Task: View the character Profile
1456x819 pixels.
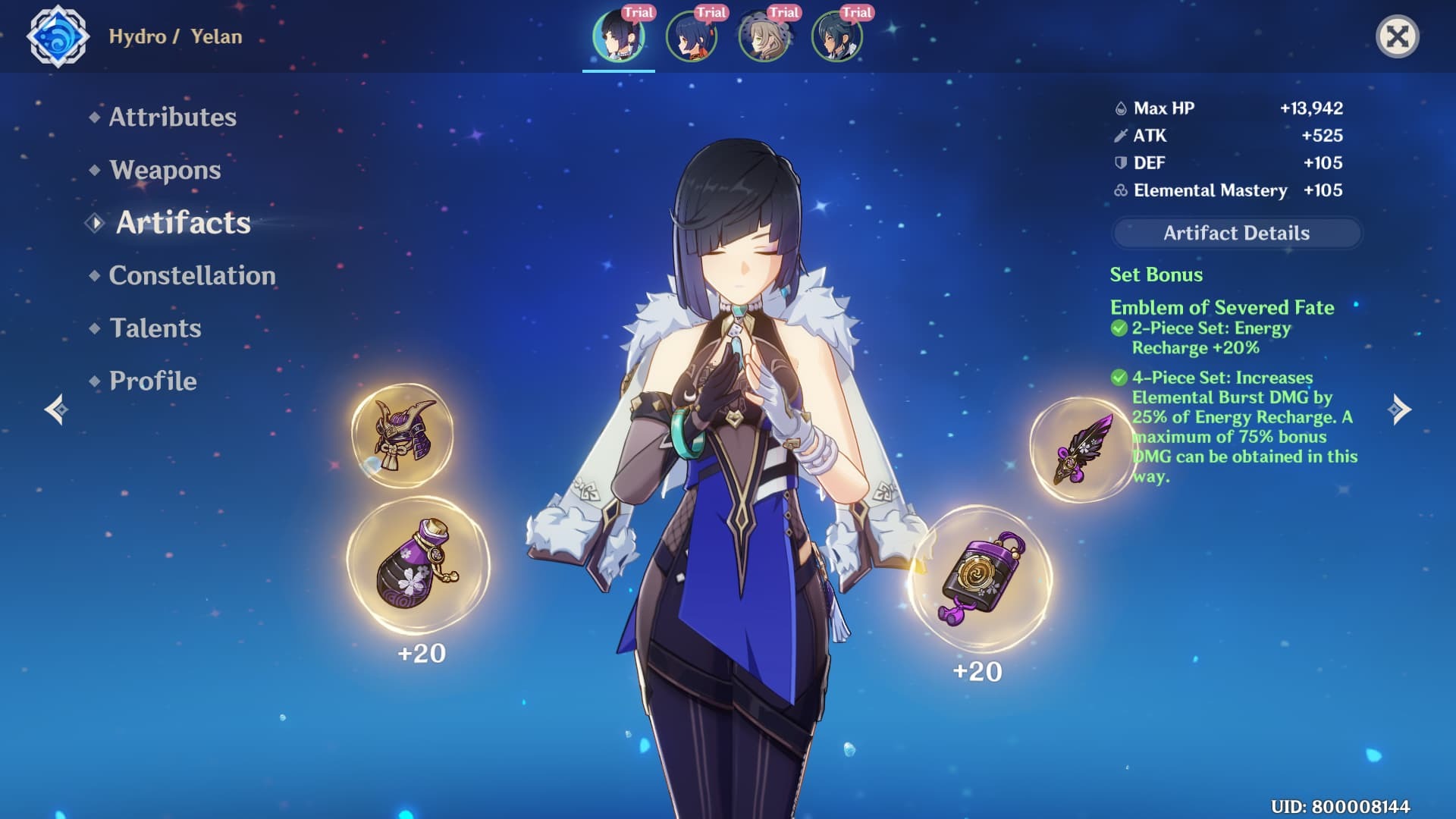Action: (x=152, y=381)
